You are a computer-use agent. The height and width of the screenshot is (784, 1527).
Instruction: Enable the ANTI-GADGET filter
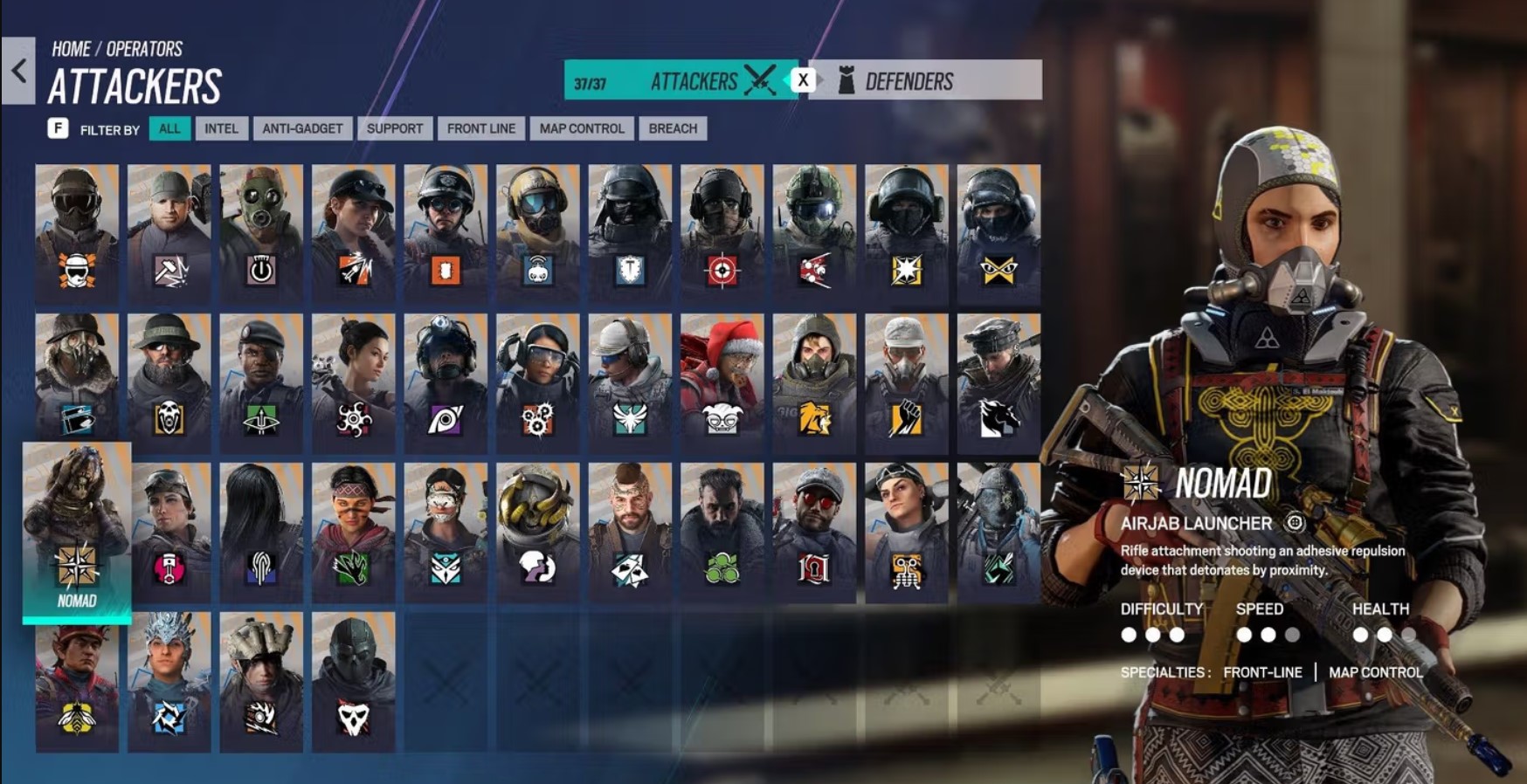[301, 128]
